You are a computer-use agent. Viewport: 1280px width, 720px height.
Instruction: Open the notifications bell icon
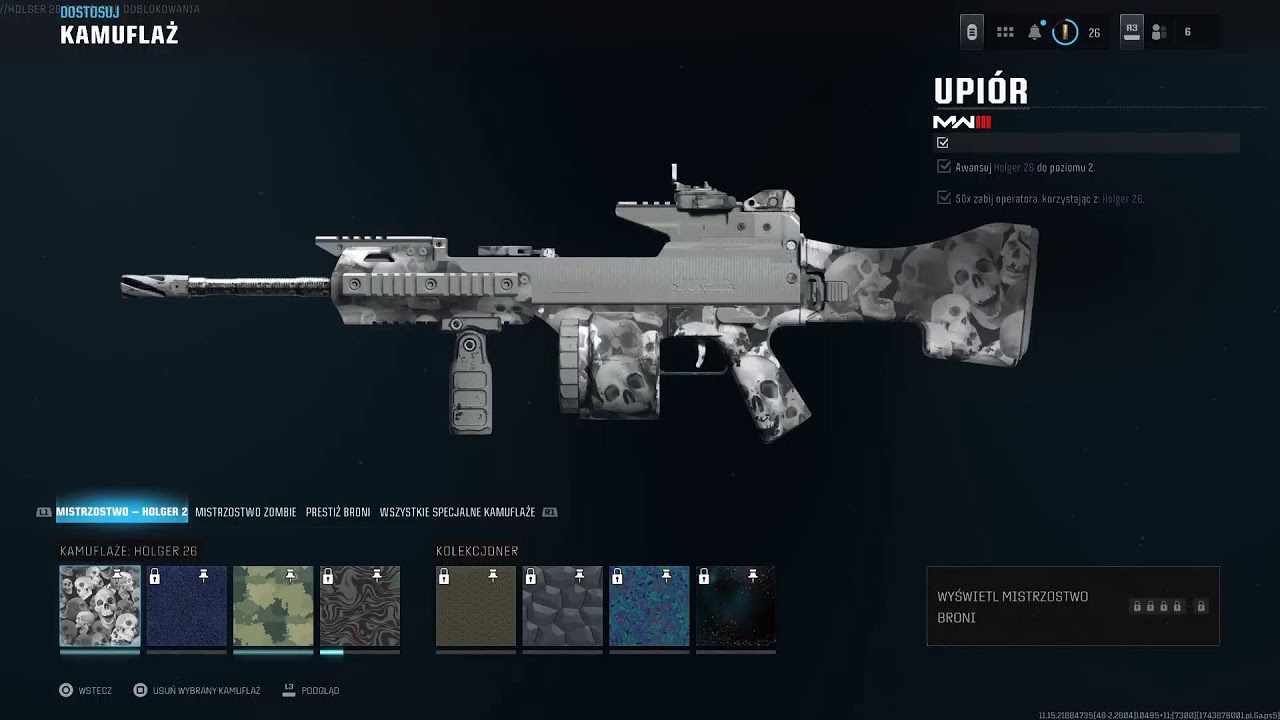[x=1035, y=32]
